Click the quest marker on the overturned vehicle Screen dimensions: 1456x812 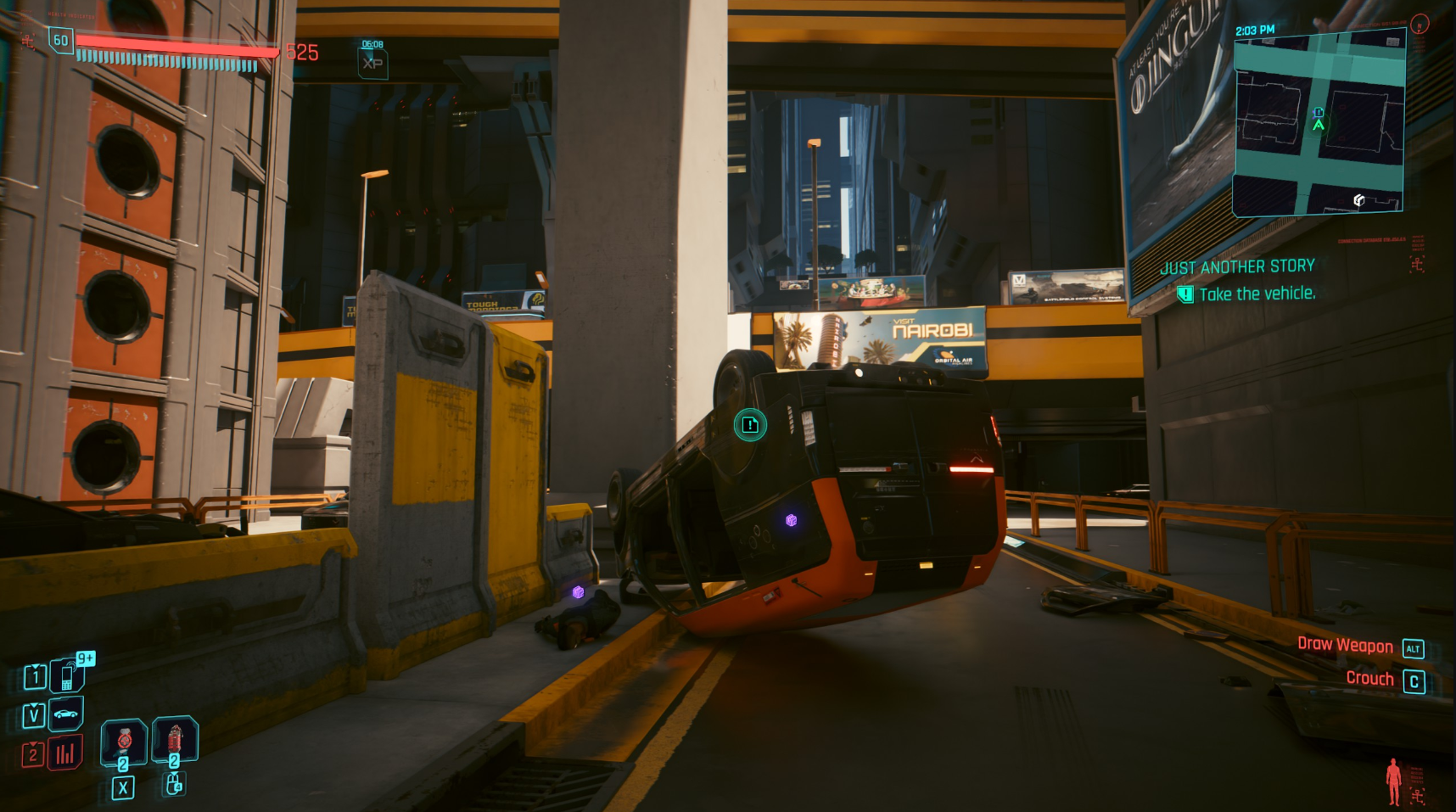coord(750,424)
